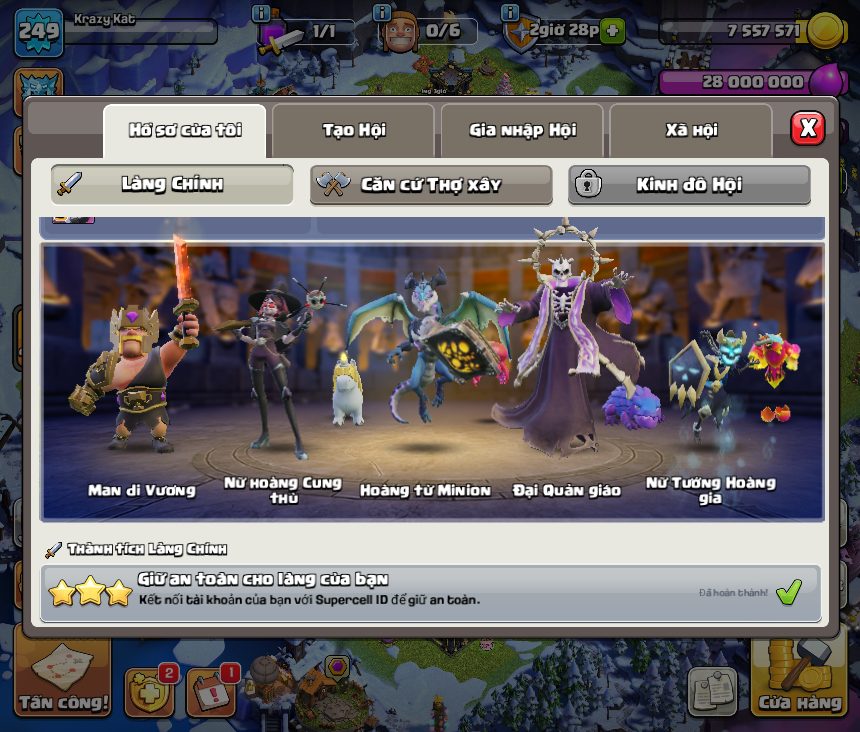Switch to Căn cứ Thợ xây section

point(430,185)
